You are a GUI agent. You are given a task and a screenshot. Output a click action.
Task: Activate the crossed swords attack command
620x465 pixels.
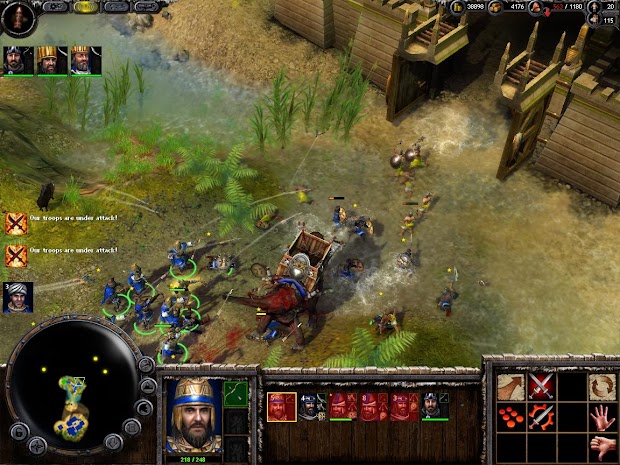click(x=542, y=387)
